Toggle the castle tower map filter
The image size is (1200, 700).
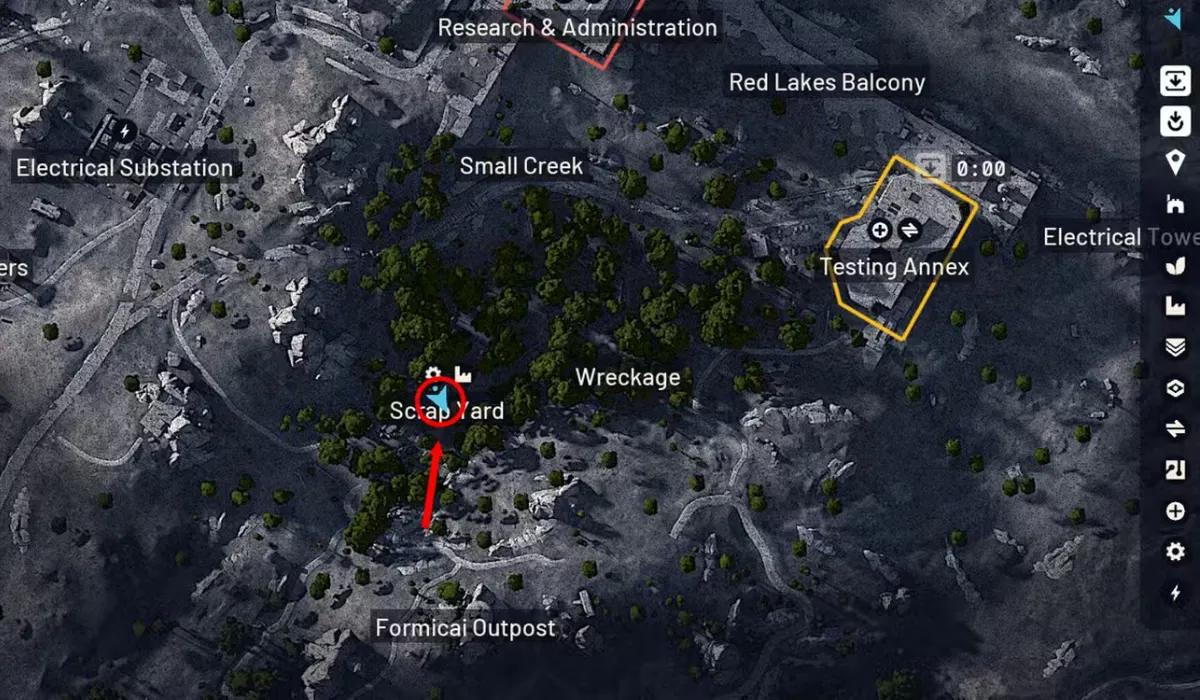(1174, 205)
